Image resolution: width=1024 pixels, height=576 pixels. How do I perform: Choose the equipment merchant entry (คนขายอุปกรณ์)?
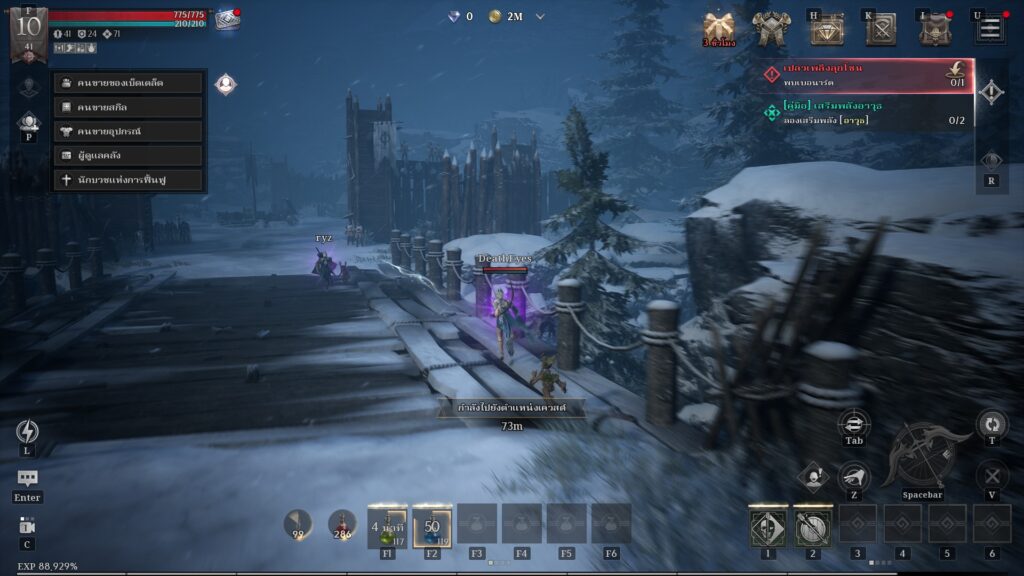click(129, 131)
